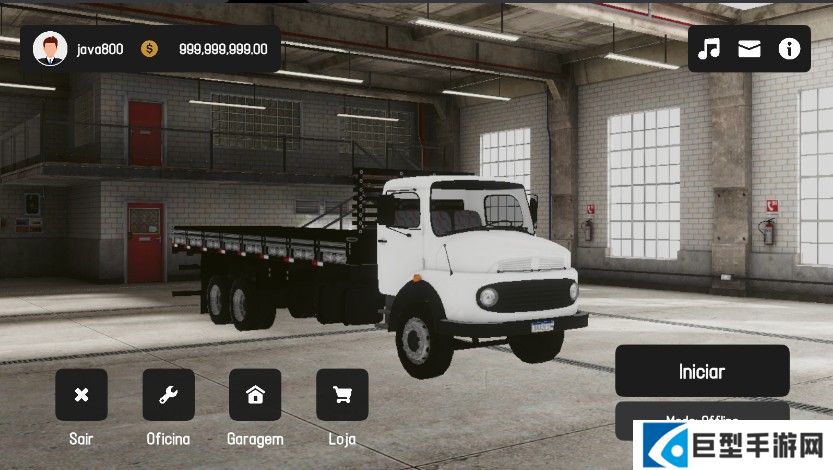Image resolution: width=833 pixels, height=470 pixels.
Task: Click the gold coin currency icon
Action: (x=149, y=48)
